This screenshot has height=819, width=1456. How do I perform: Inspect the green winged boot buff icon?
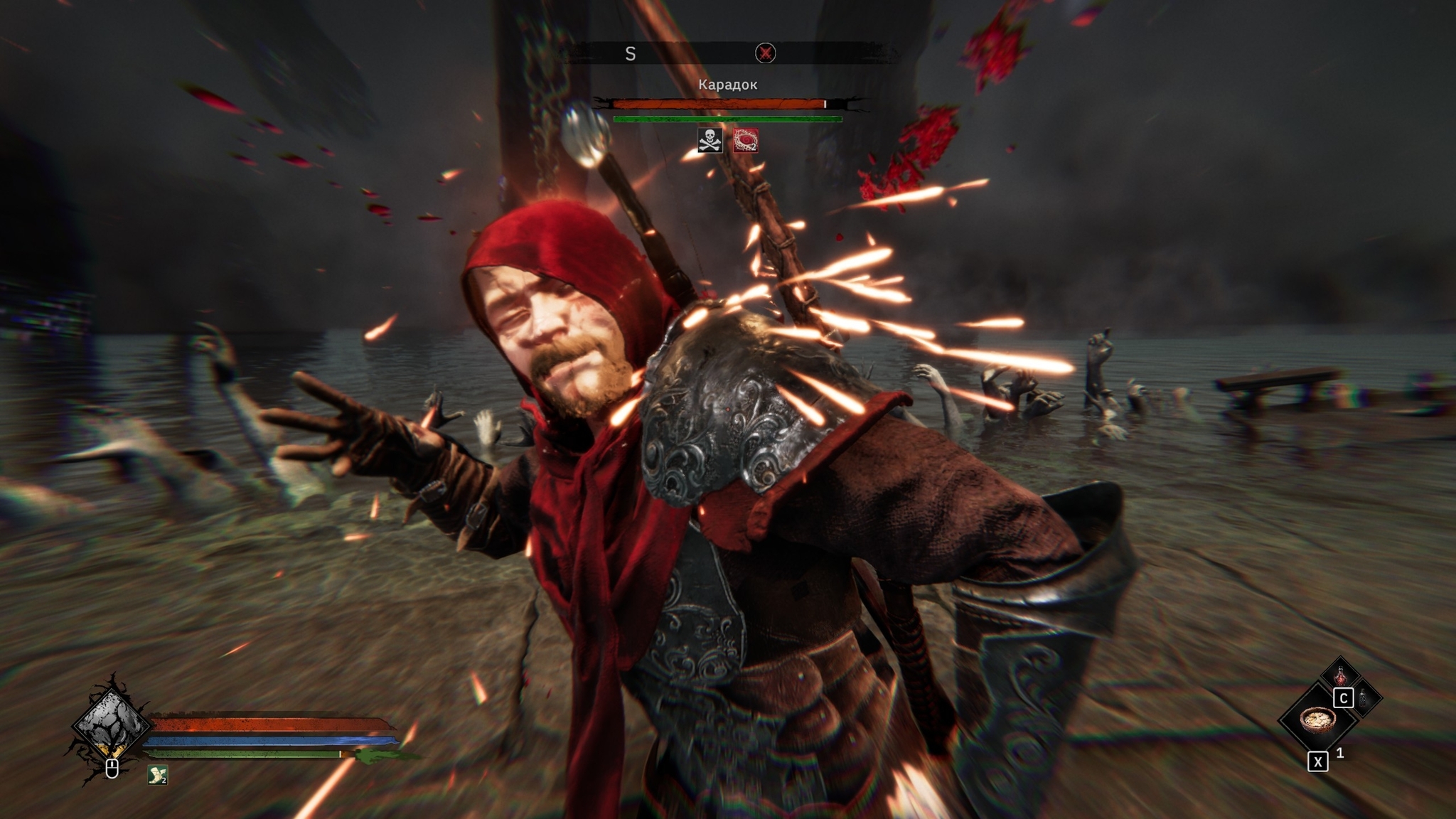tap(157, 774)
